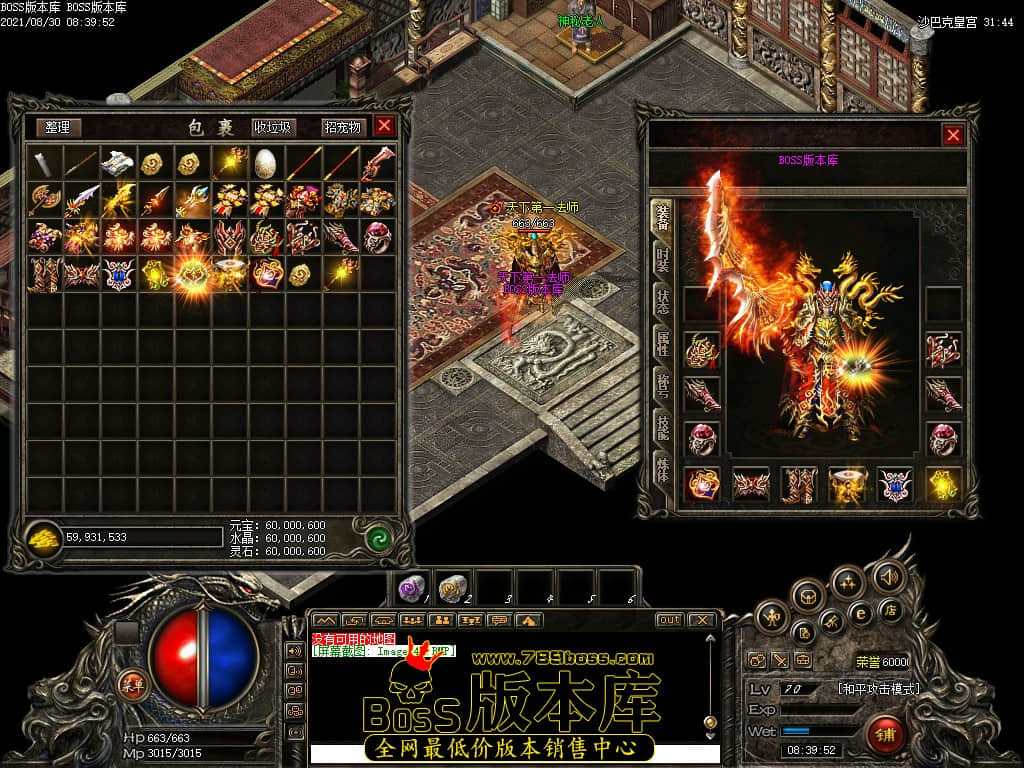The width and height of the screenshot is (1024, 768).
Task: Click the green swirl button in bag corner
Action: click(x=377, y=538)
